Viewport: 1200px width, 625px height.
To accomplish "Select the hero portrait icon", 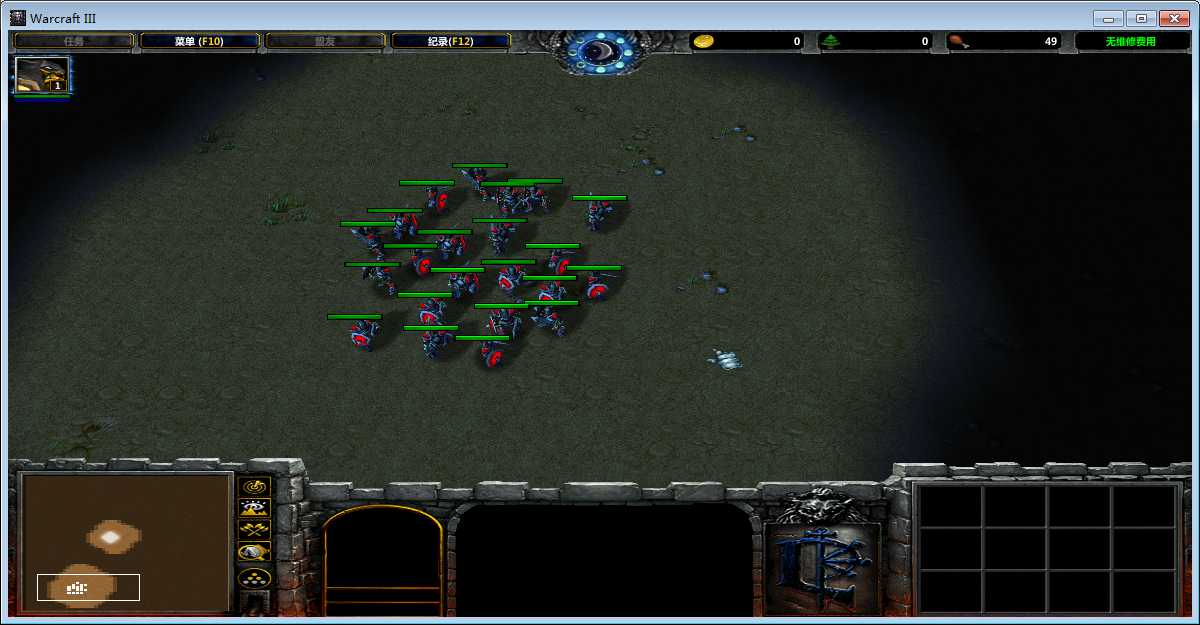I will 42,75.
